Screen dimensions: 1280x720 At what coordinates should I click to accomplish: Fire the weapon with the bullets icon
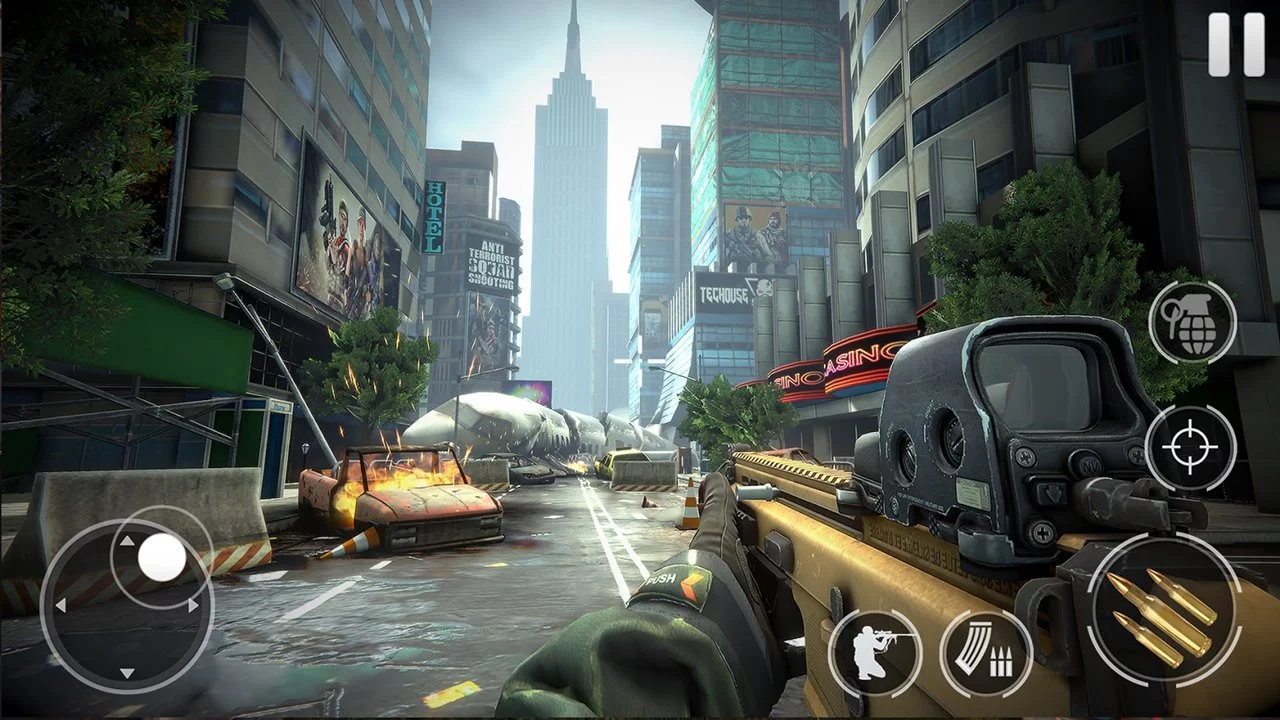1160,610
